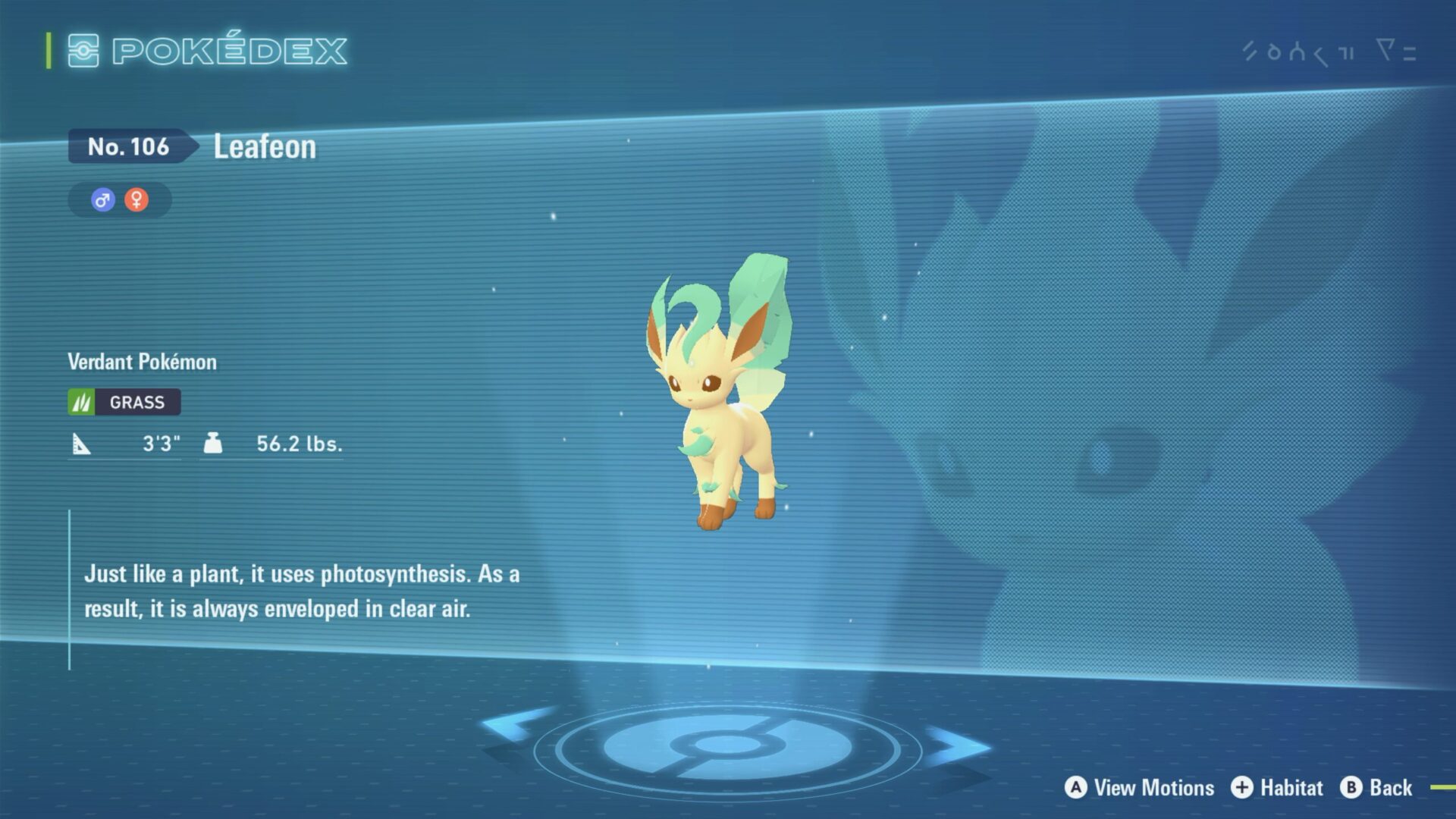Select the GRASS type badge icon

click(x=83, y=402)
